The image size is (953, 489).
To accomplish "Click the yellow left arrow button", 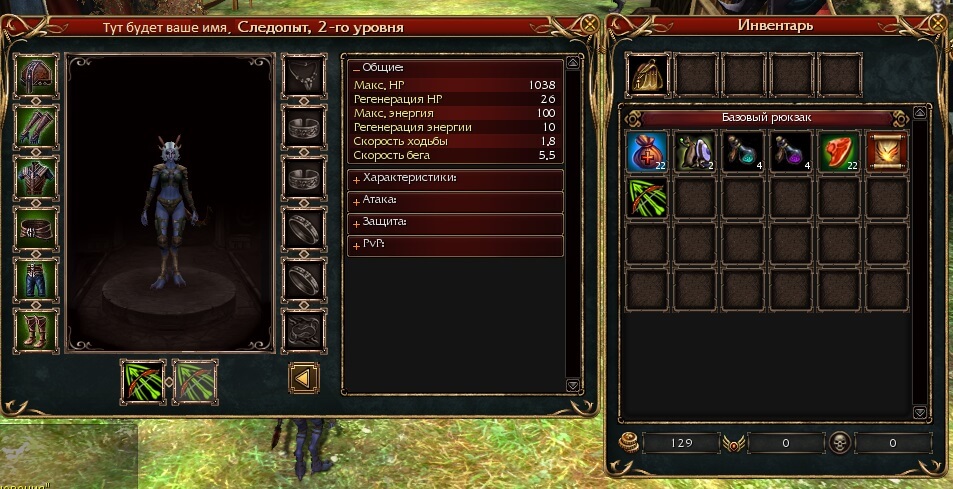I will [x=303, y=379].
